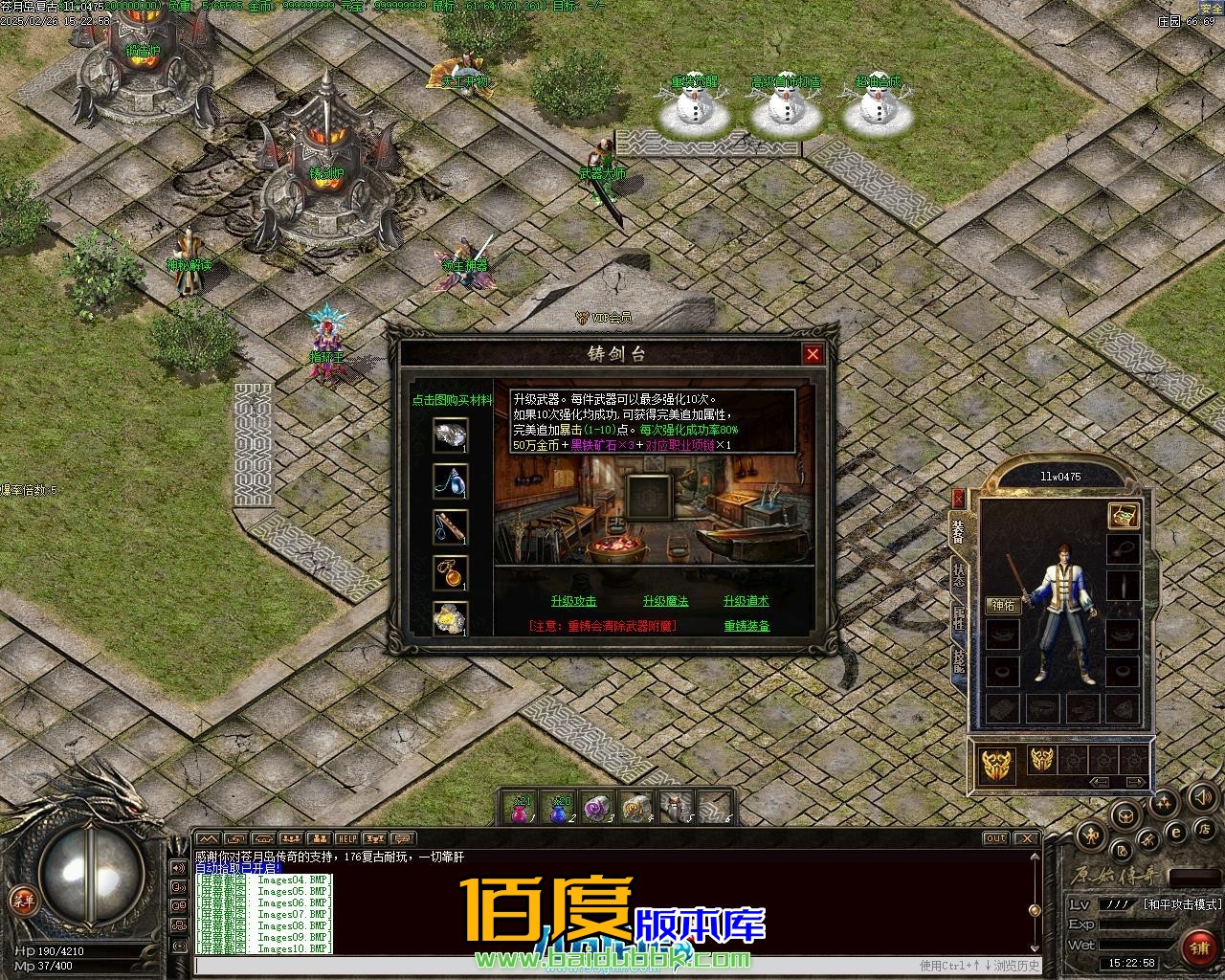
Task: Use the blue potion in hotbar slot 2
Action: 560,809
